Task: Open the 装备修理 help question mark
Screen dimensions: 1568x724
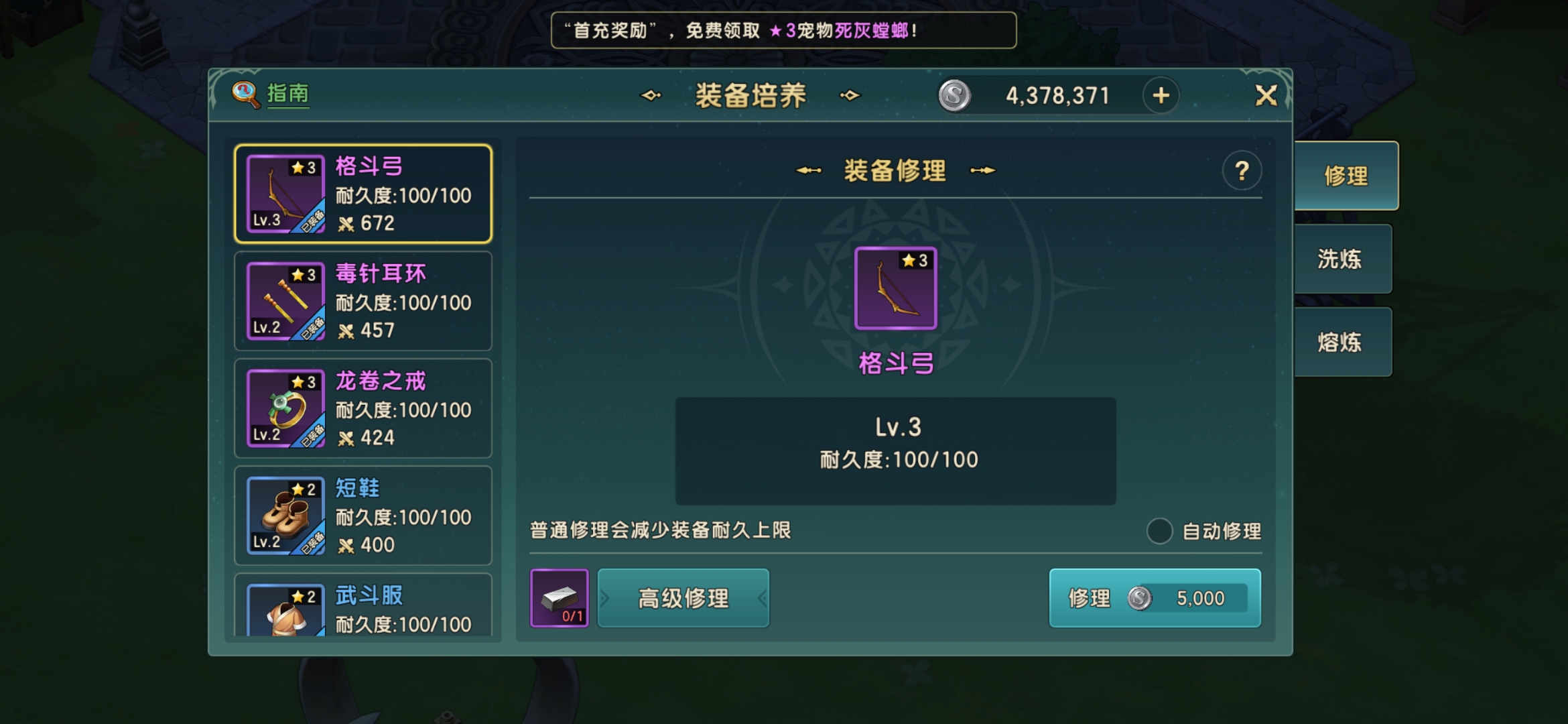Action: pos(1242,172)
